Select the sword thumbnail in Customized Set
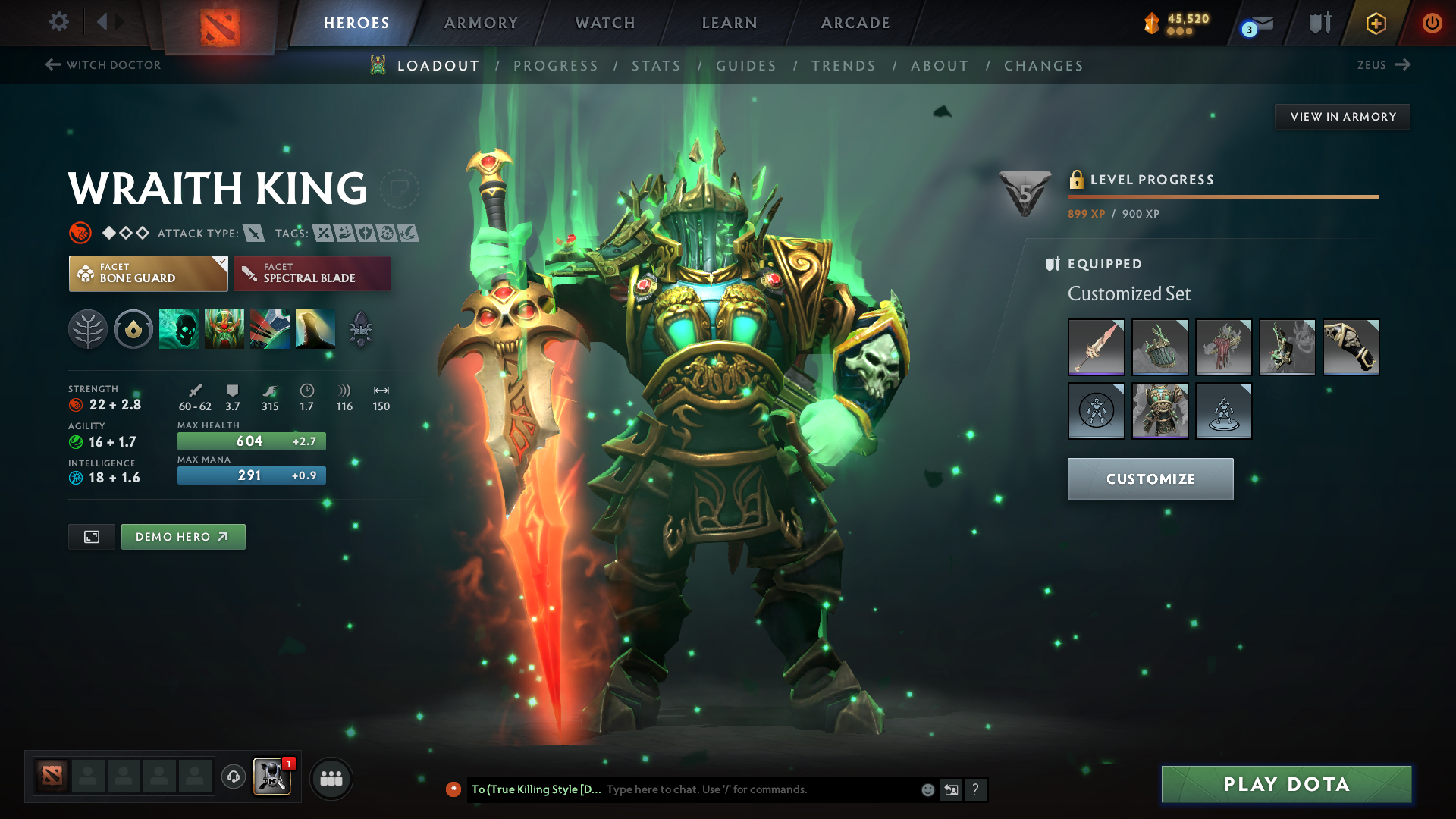This screenshot has height=819, width=1456. 1096,347
